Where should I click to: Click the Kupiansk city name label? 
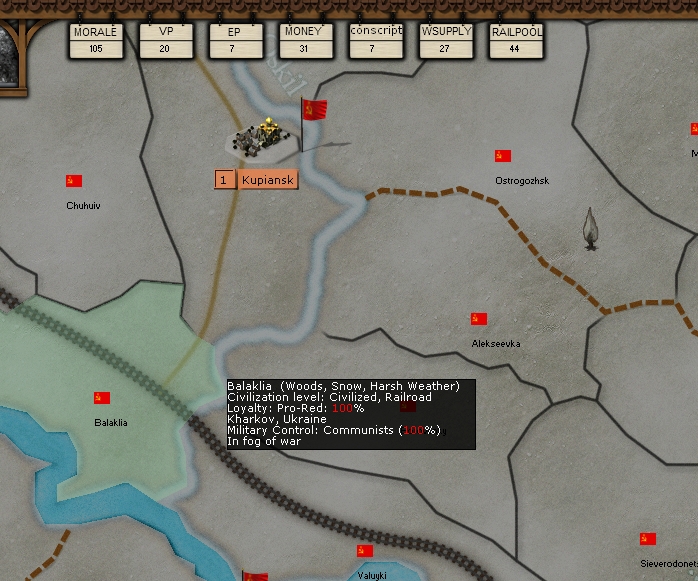click(x=268, y=180)
